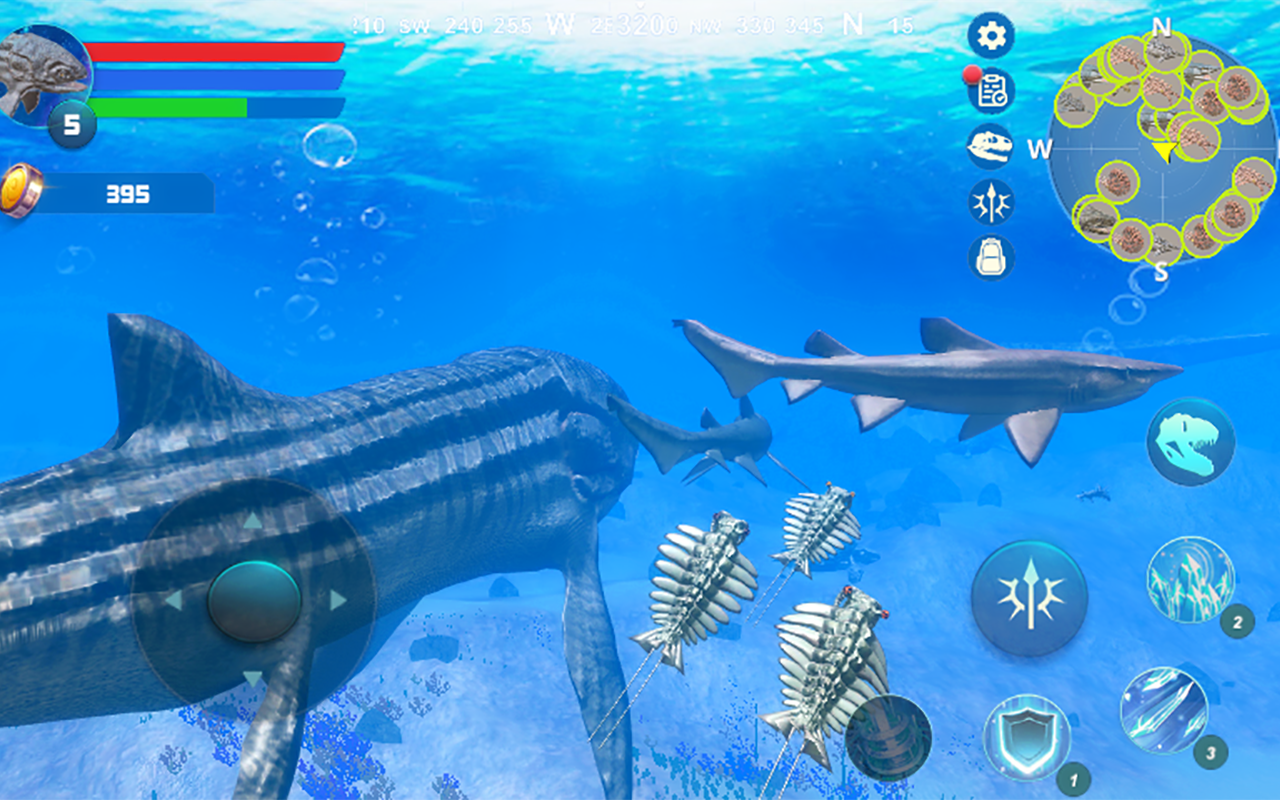This screenshot has height=800, width=1280.
Task: Click the gold coin icon
Action: point(20,190)
